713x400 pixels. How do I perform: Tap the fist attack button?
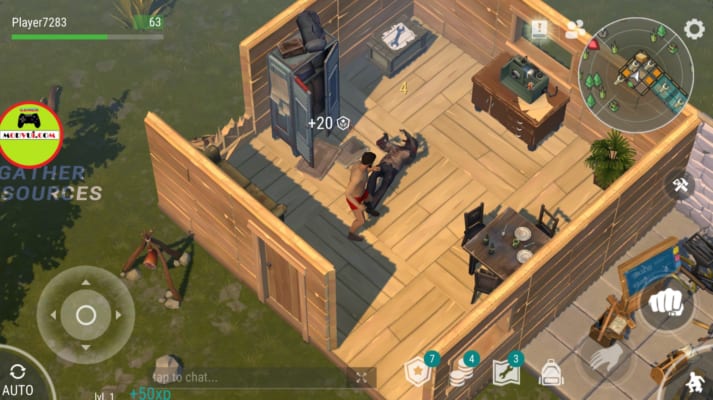666,302
